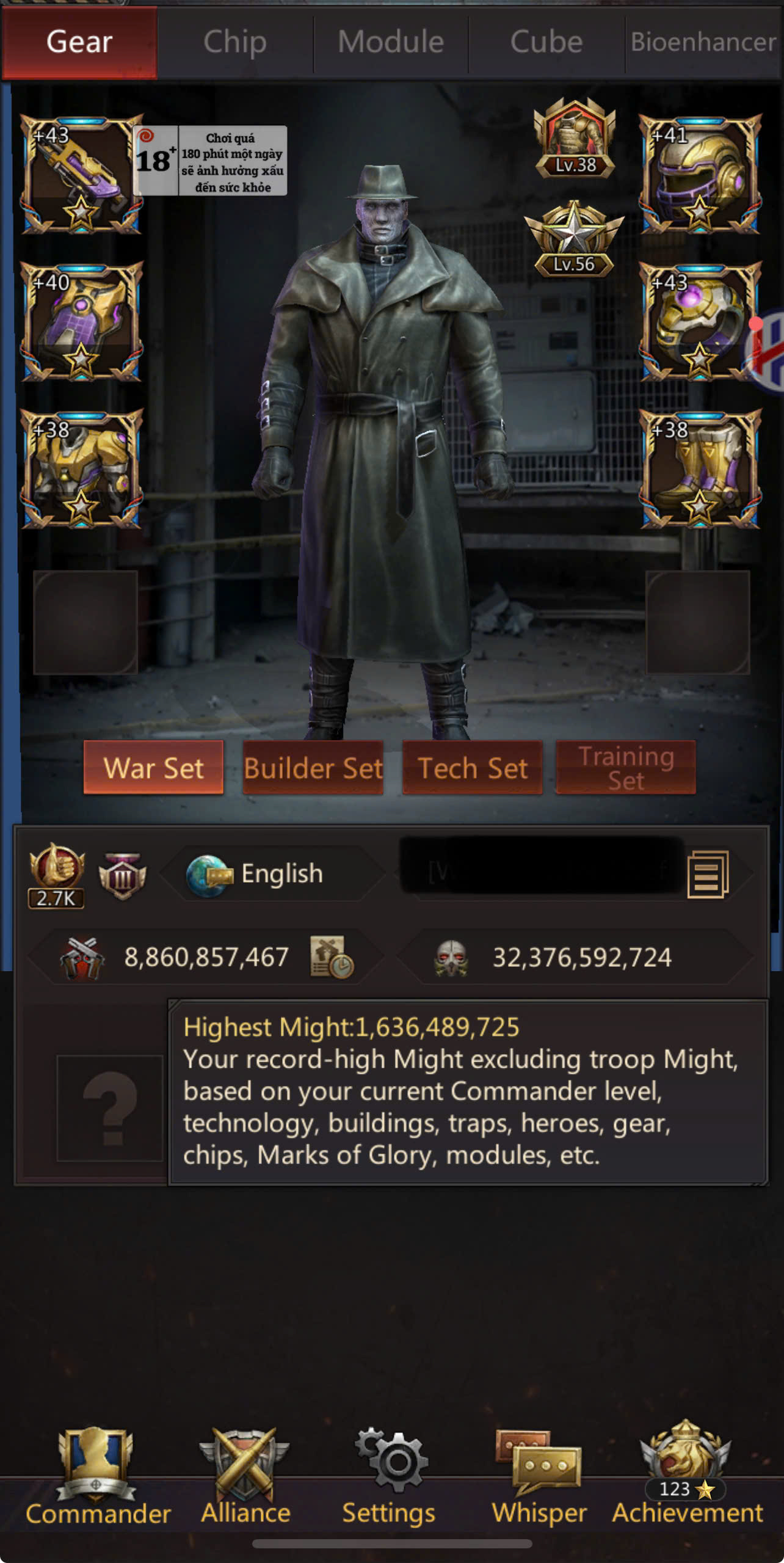Viewport: 784px width, 1563px height.
Task: Open the Alliance menu
Action: 245,1476
